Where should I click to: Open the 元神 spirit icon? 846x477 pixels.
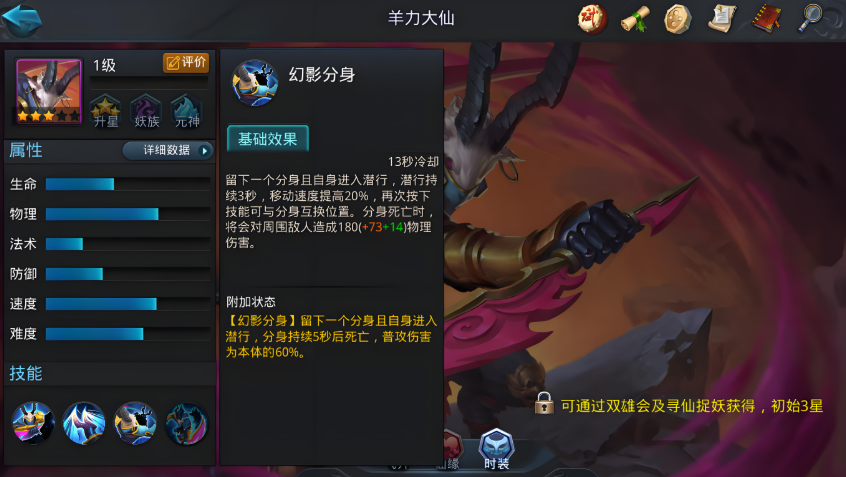[186, 110]
